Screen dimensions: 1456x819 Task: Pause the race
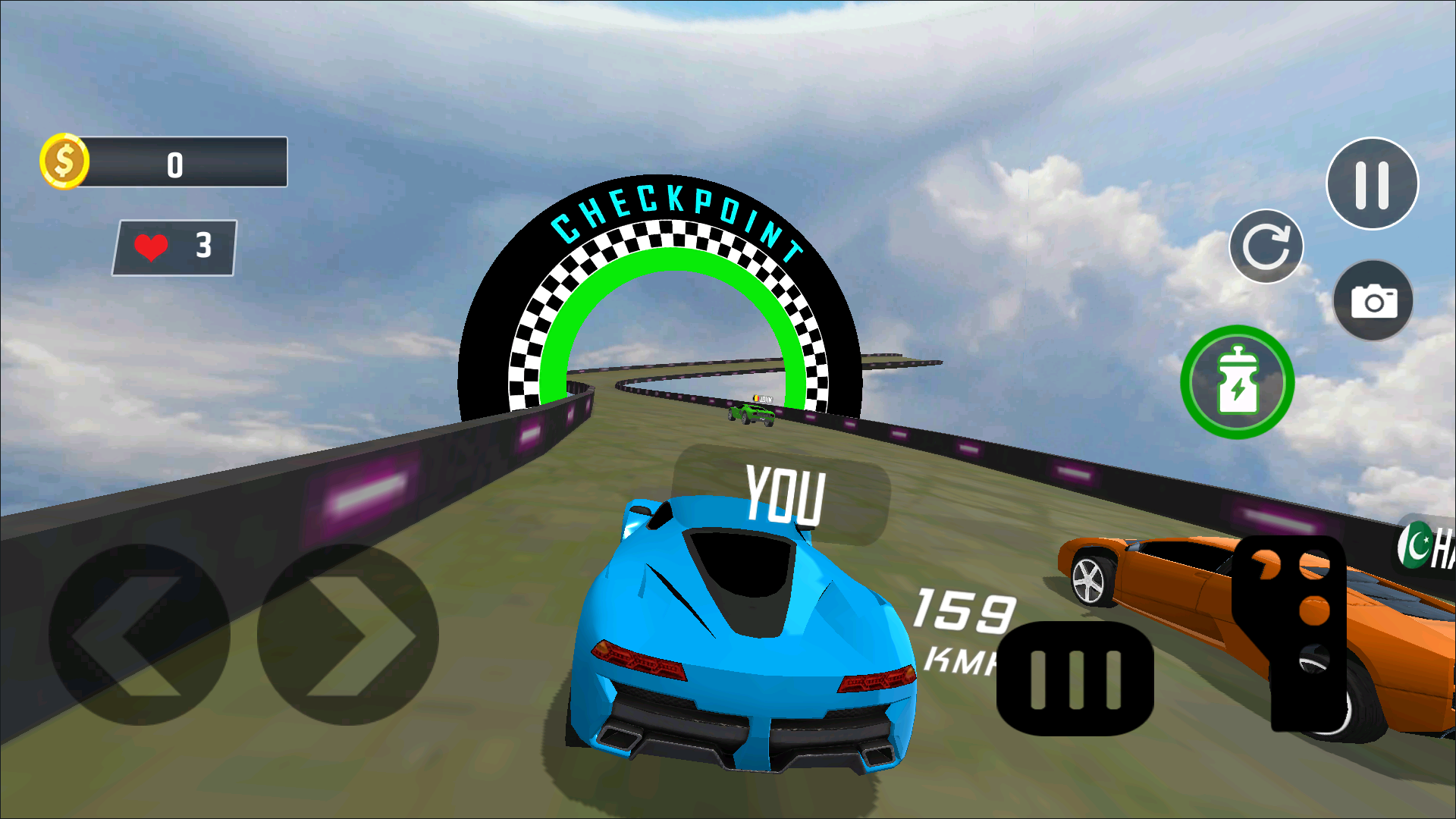(x=1371, y=184)
